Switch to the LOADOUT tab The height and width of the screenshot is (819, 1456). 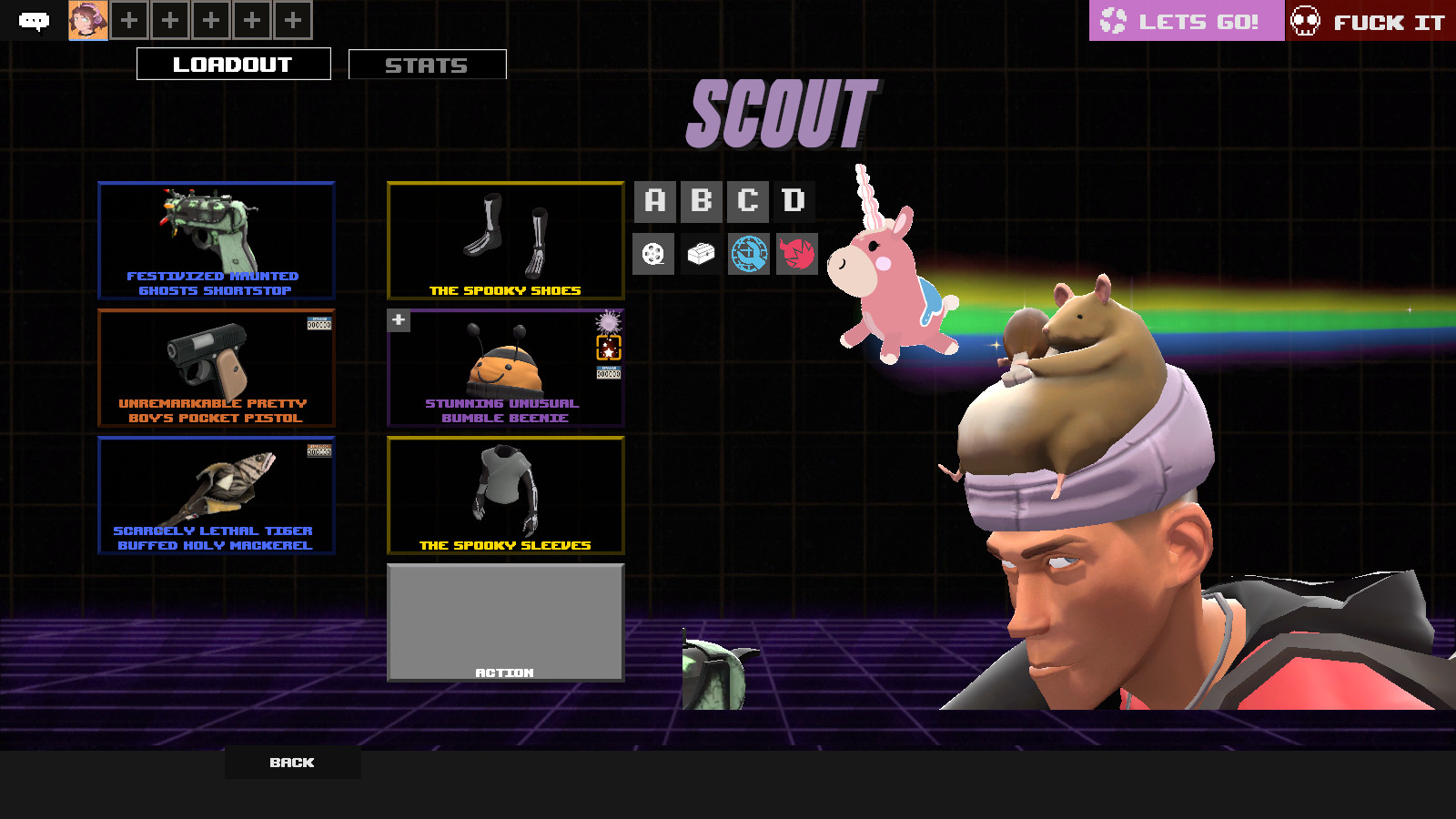233,64
